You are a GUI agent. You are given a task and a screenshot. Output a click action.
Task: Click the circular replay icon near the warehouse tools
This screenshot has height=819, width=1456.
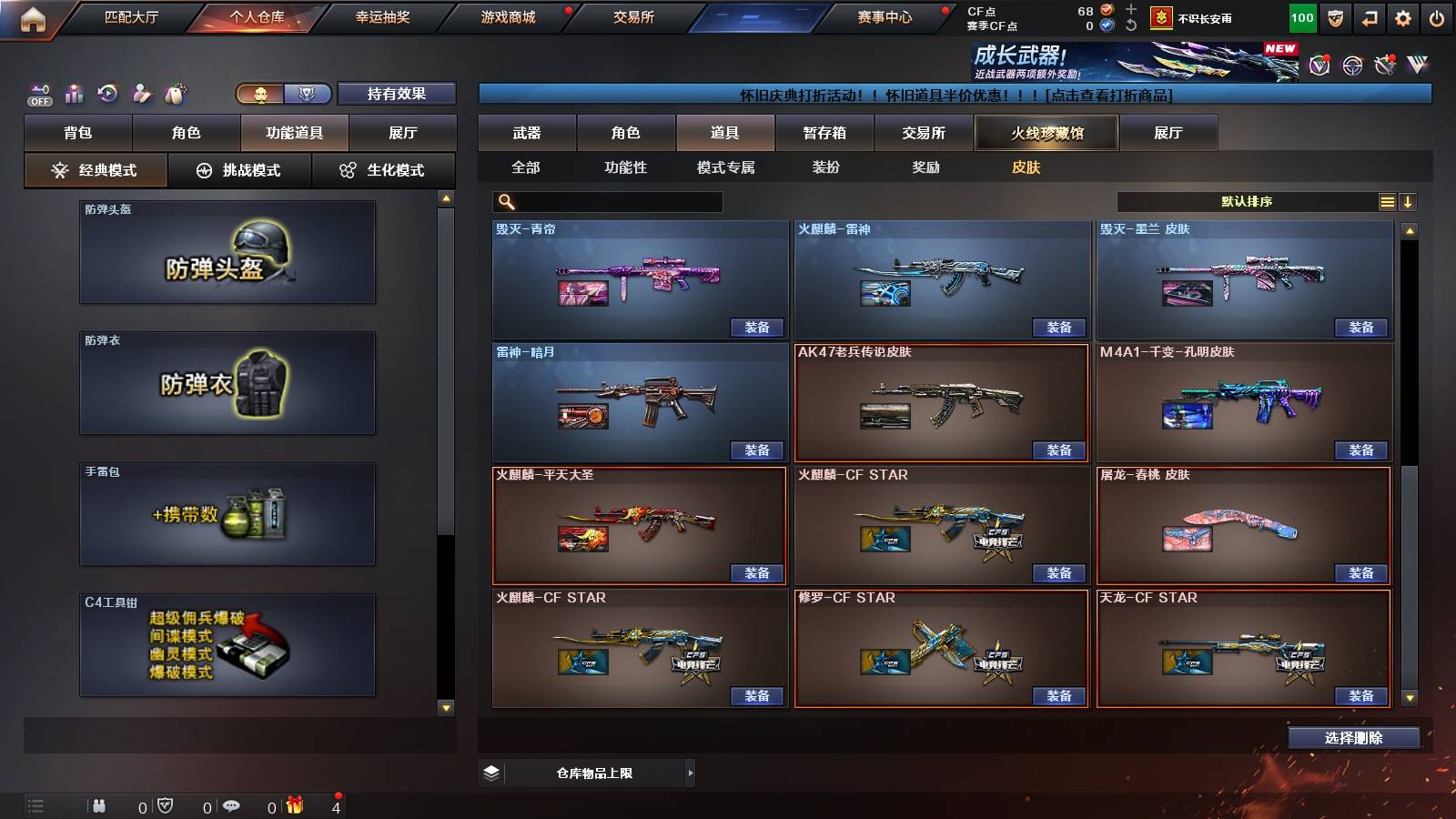[x=107, y=92]
